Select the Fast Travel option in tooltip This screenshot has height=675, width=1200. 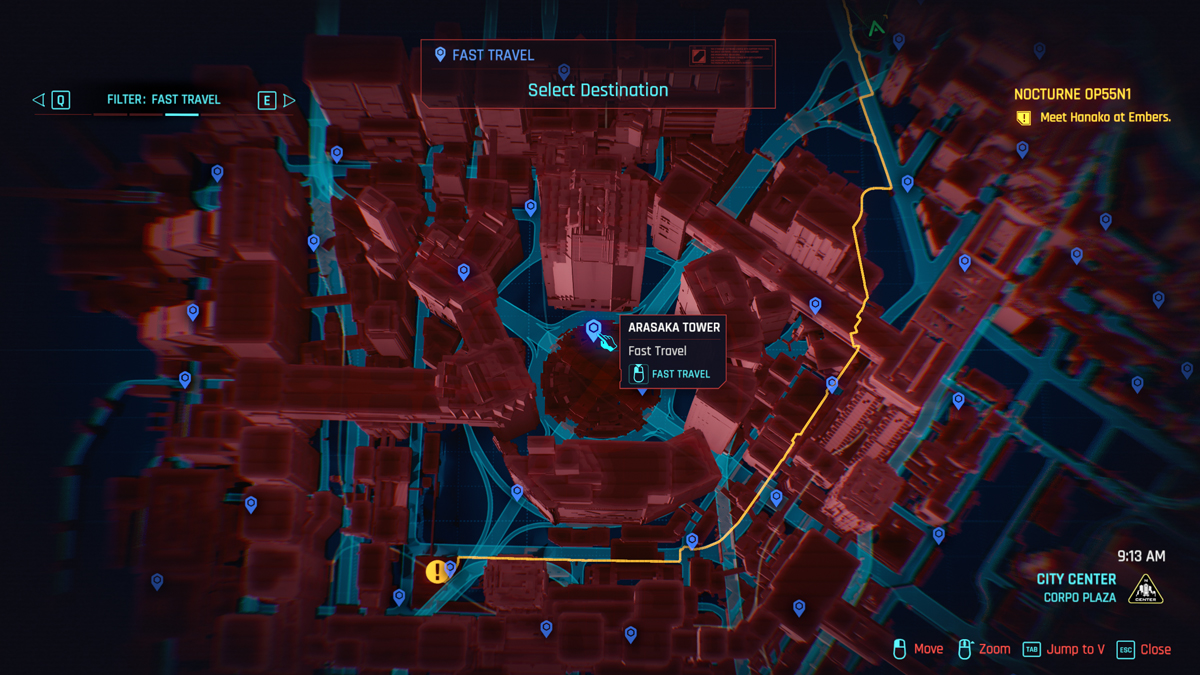670,374
